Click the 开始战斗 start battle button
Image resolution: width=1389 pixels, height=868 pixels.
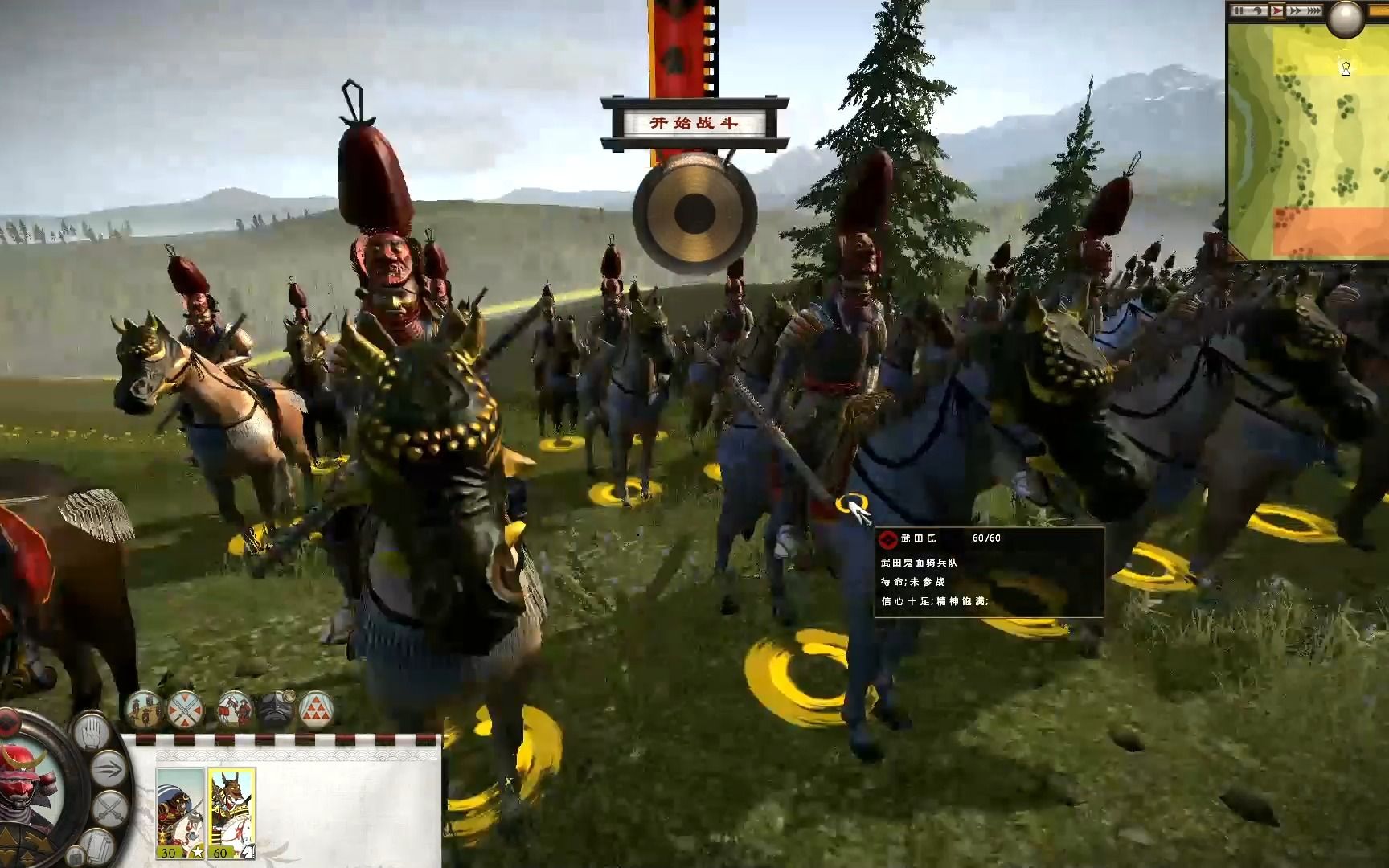694,124
